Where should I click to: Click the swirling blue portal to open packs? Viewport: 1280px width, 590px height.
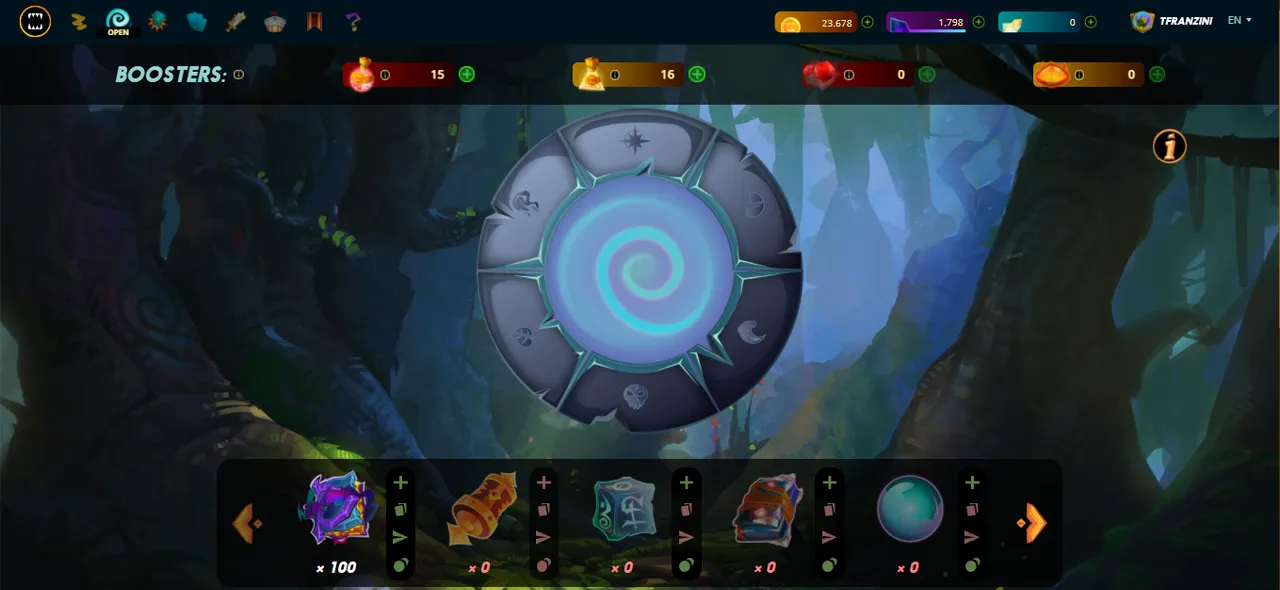[x=639, y=272]
